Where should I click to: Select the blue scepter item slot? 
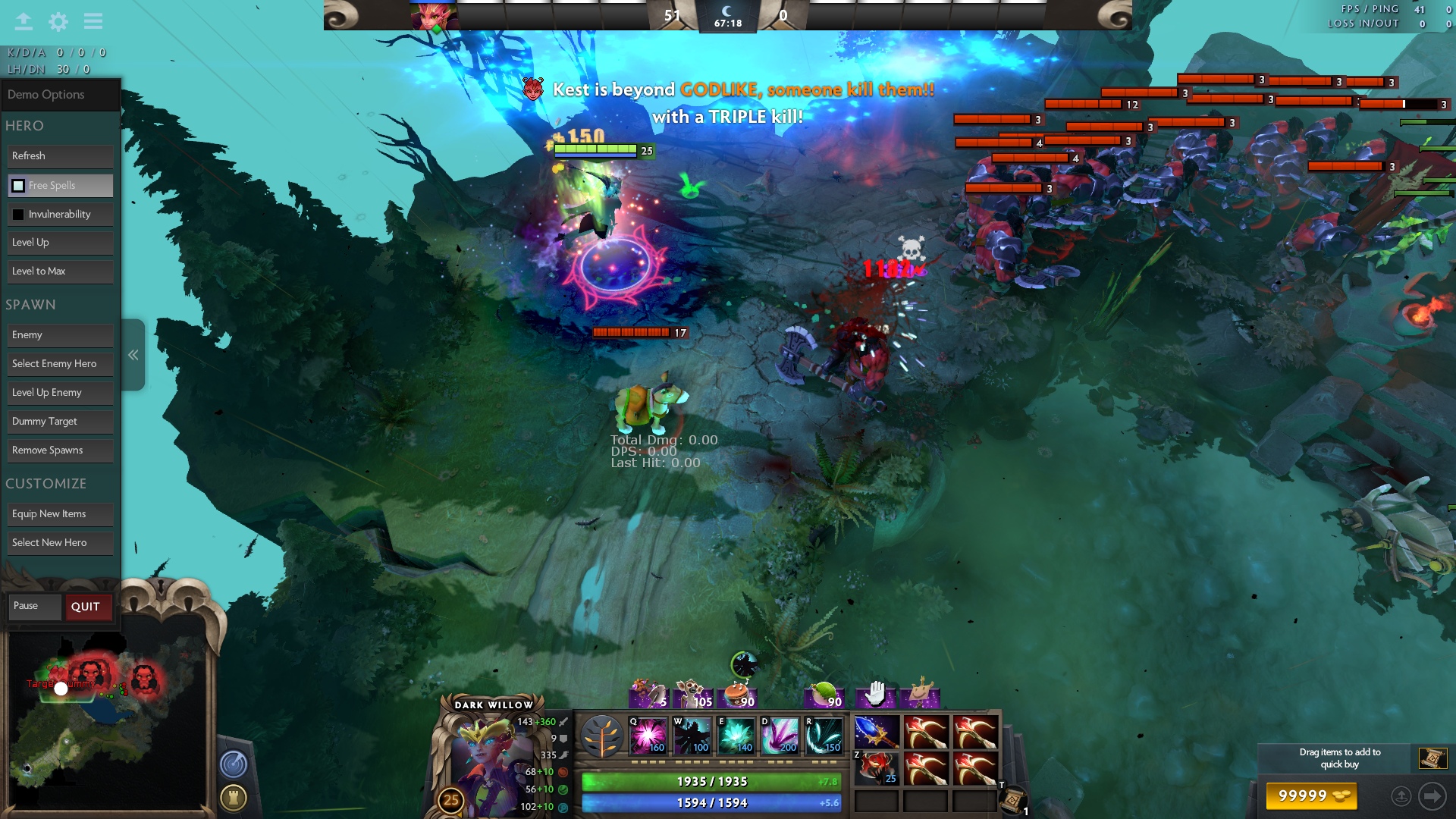[x=877, y=733]
